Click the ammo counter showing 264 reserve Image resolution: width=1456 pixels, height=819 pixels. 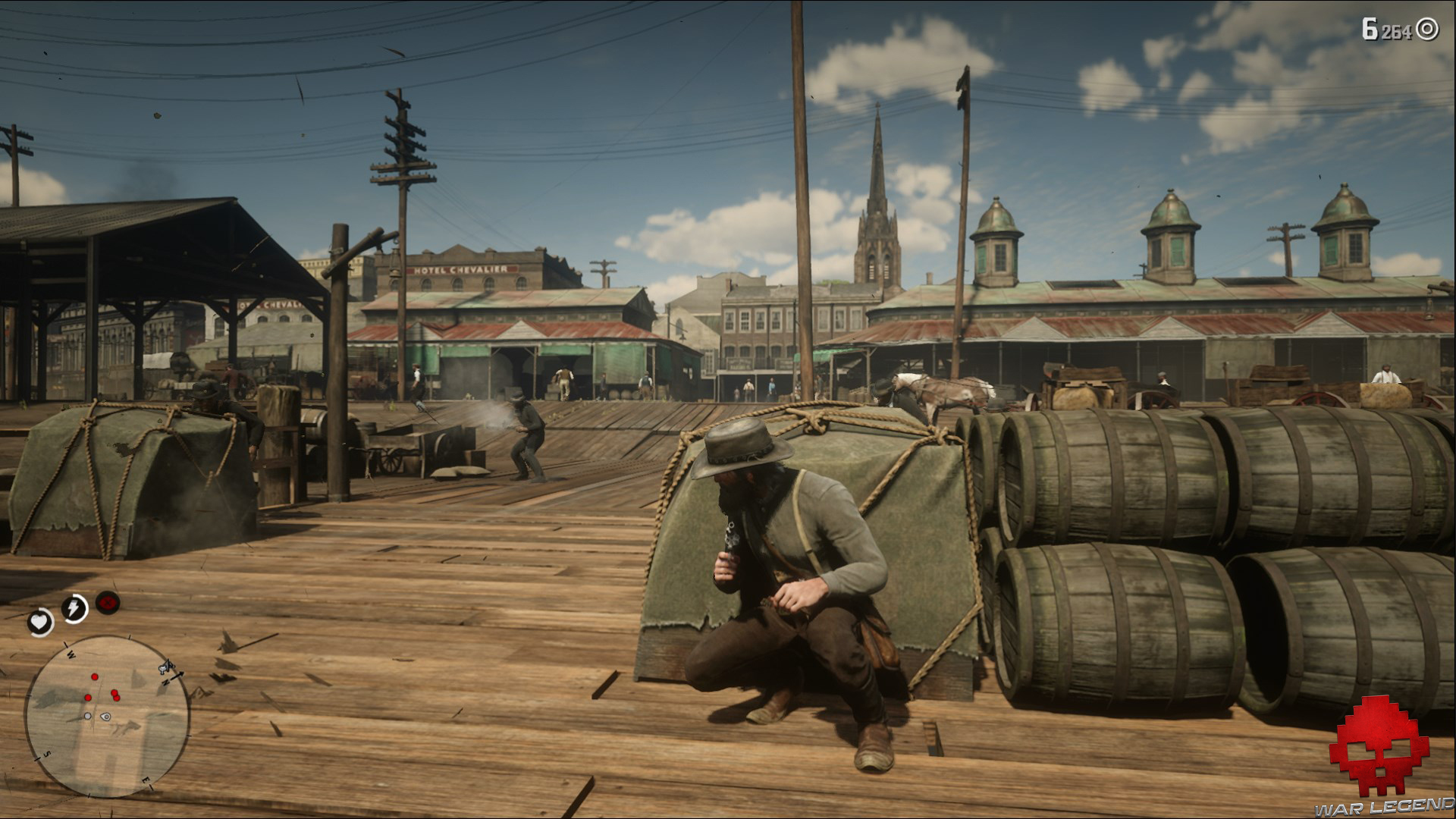(1396, 29)
